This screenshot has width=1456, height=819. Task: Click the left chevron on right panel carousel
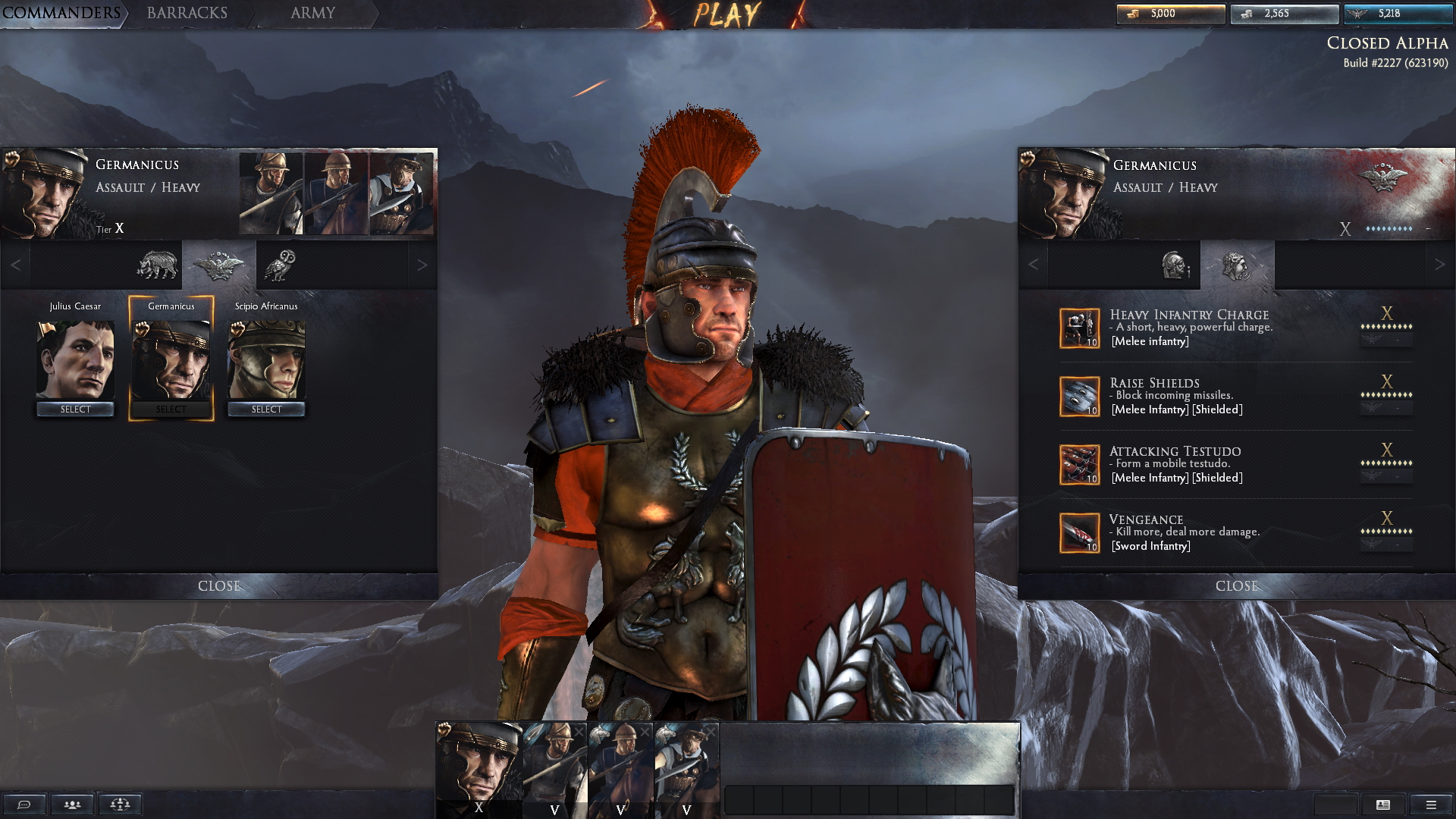click(1033, 265)
